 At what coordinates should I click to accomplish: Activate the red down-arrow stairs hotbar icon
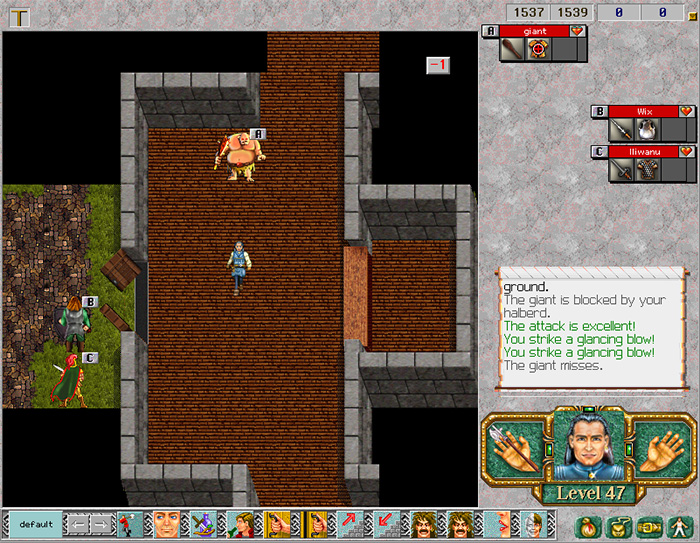point(385,525)
